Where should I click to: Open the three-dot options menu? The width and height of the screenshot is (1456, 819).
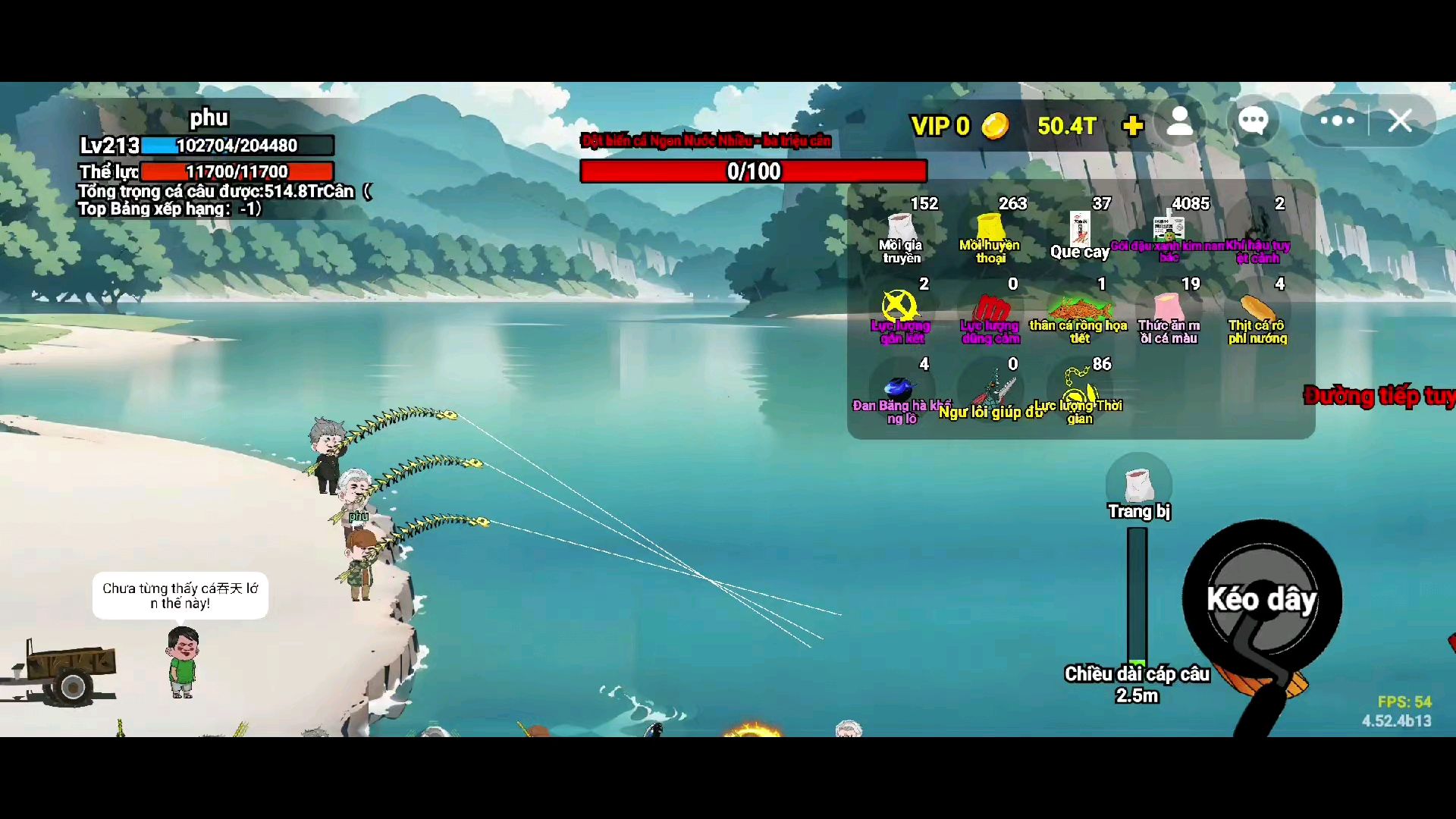click(x=1337, y=121)
